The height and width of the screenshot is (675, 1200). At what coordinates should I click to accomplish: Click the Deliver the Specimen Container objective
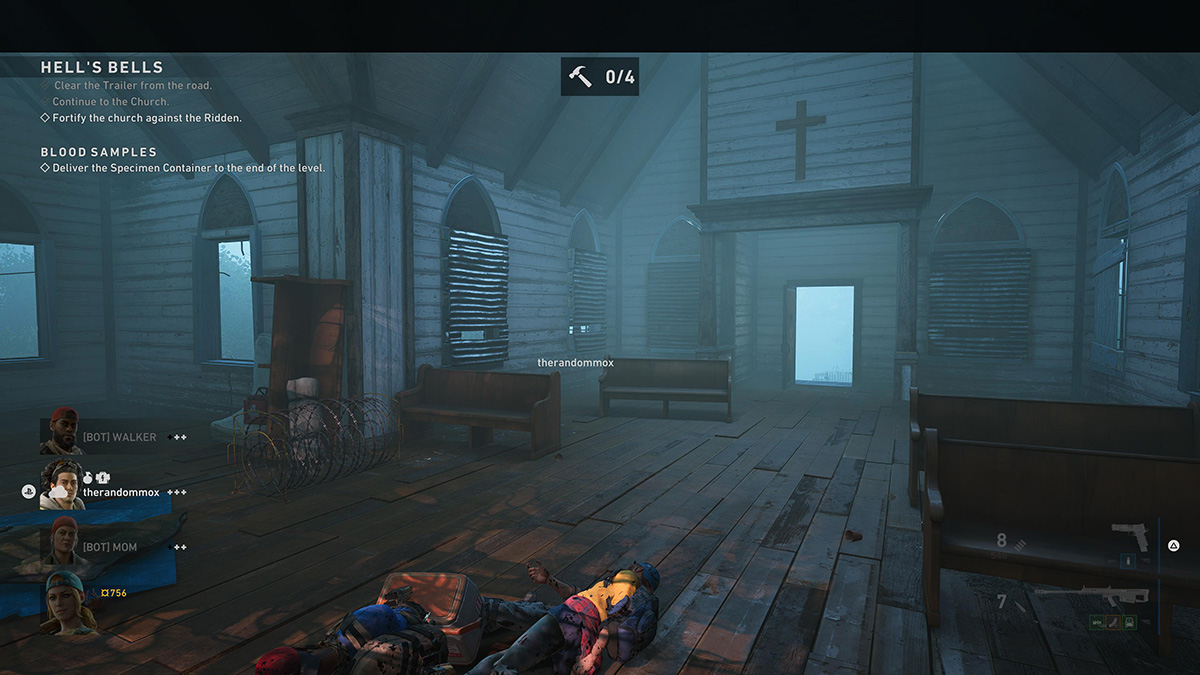[188, 168]
